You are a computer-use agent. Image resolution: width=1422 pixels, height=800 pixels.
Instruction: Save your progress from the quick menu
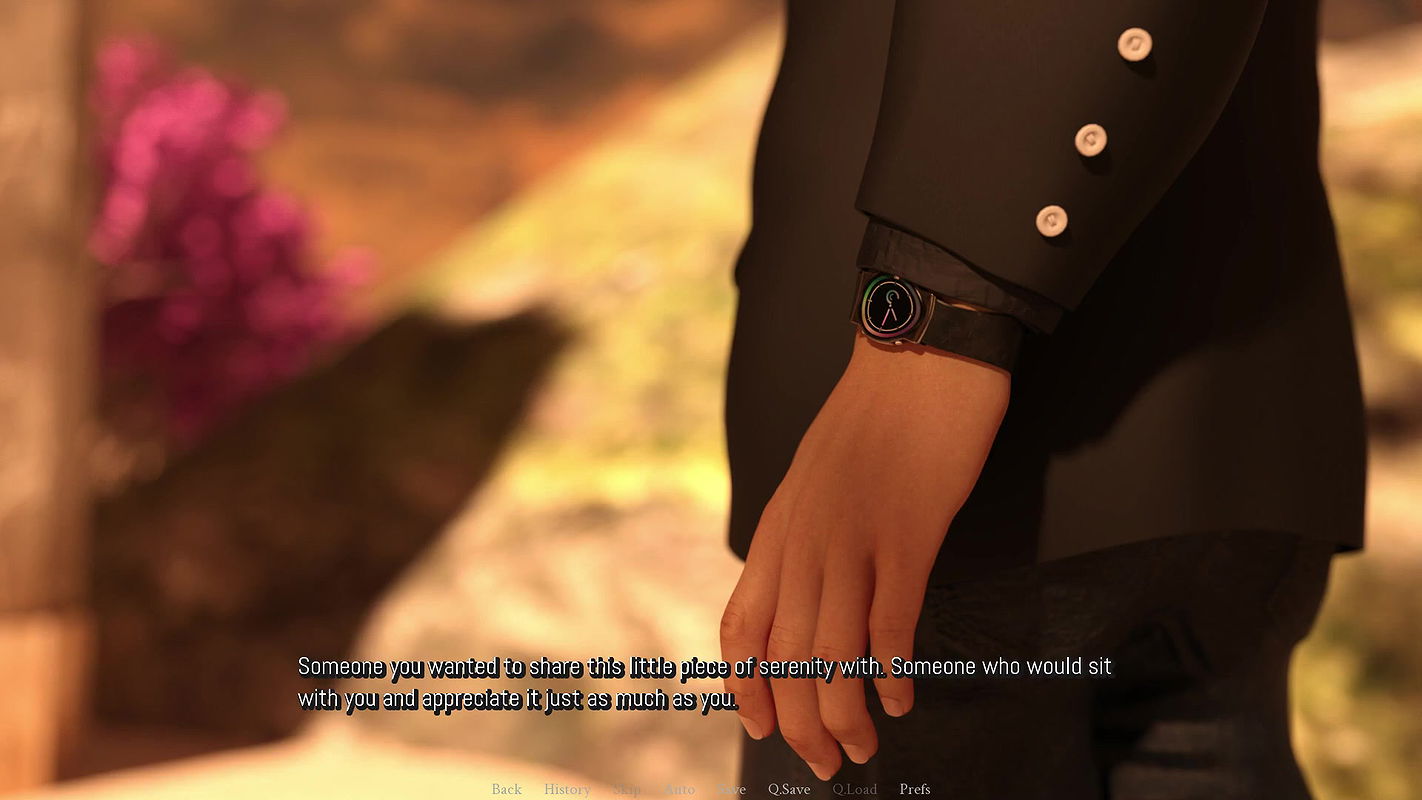(x=731, y=789)
